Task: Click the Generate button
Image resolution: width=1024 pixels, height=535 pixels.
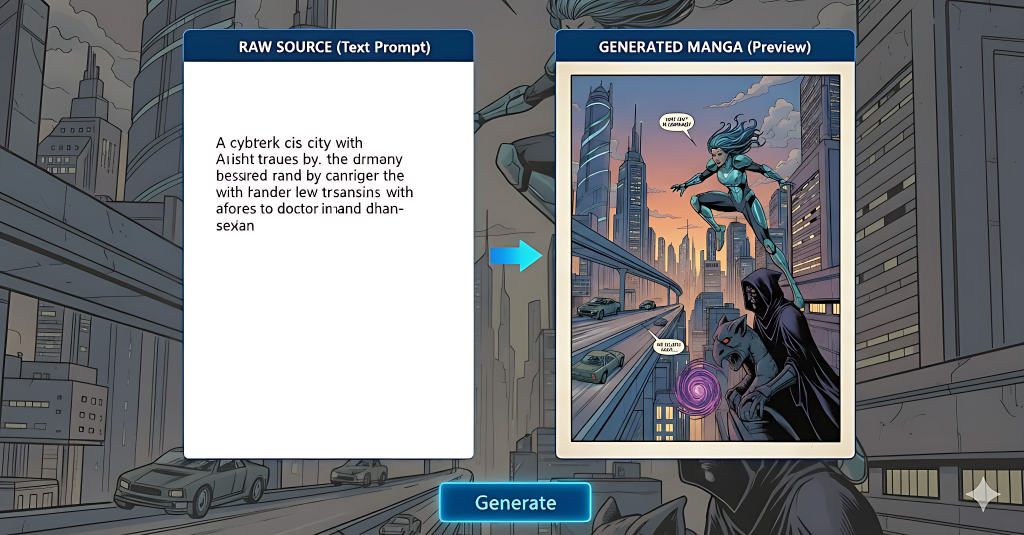Action: click(x=515, y=502)
